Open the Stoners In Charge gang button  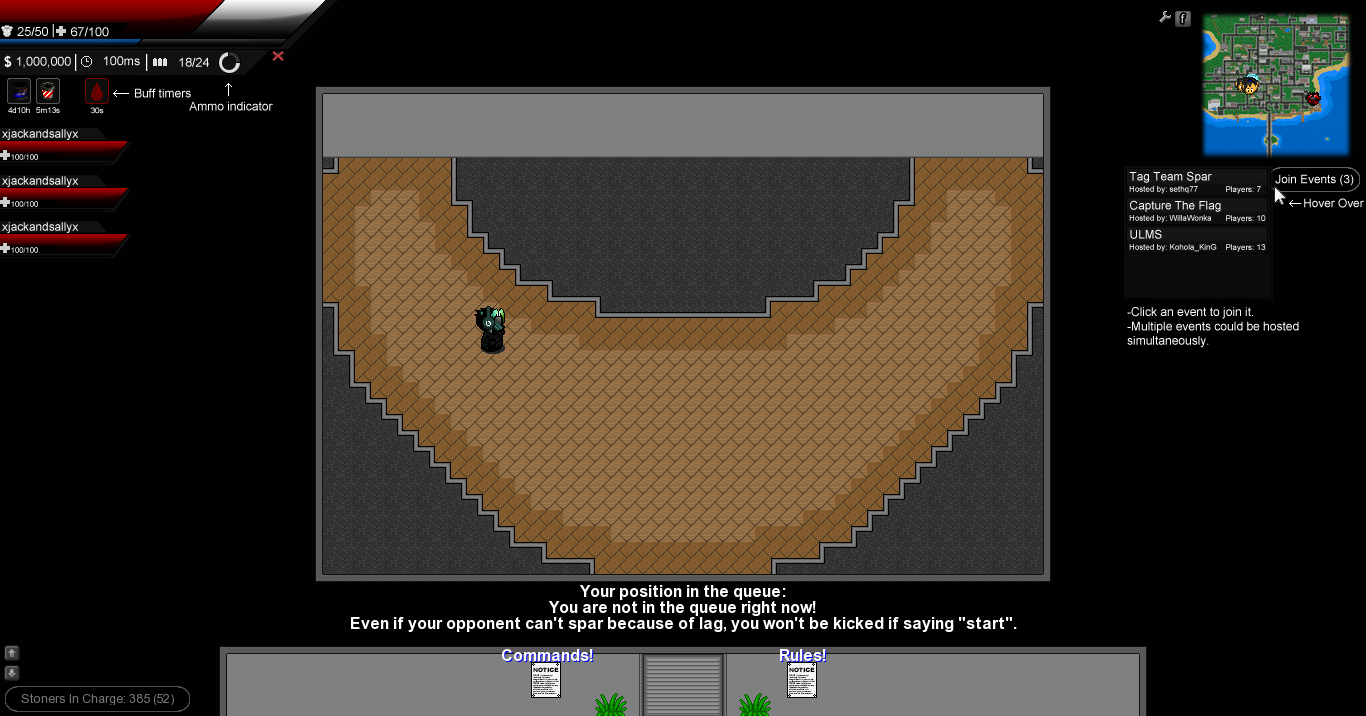97,699
